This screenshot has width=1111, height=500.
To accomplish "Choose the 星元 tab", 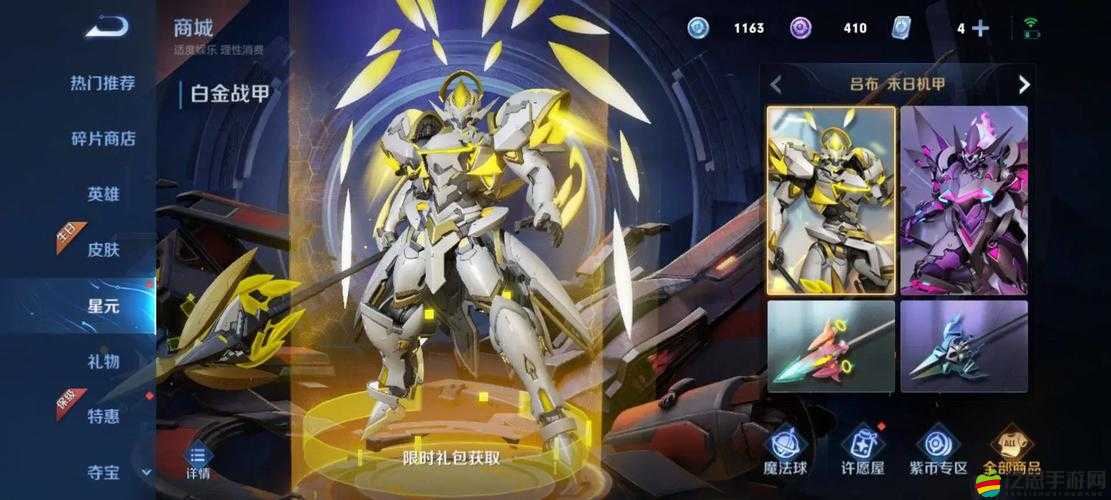I will coord(102,305).
